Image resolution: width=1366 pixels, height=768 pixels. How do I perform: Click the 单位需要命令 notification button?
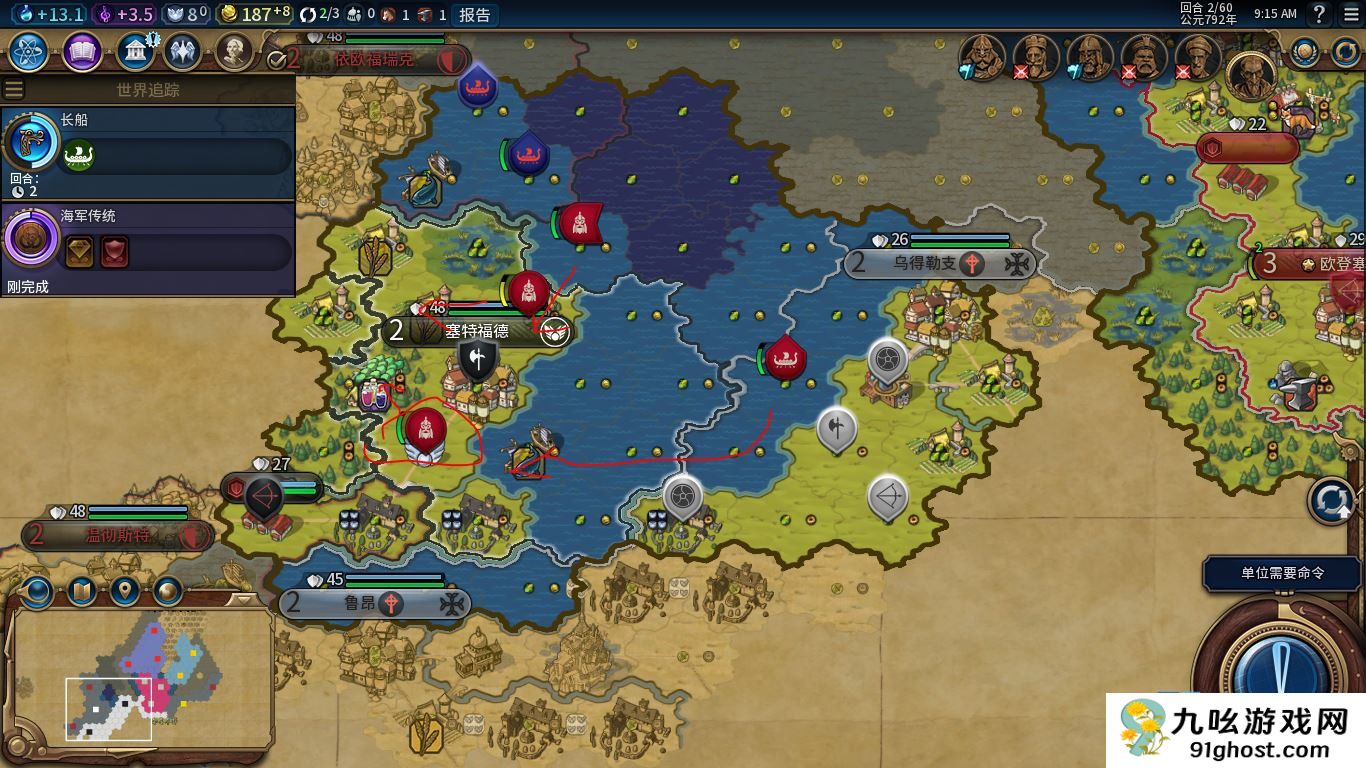pos(1282,573)
